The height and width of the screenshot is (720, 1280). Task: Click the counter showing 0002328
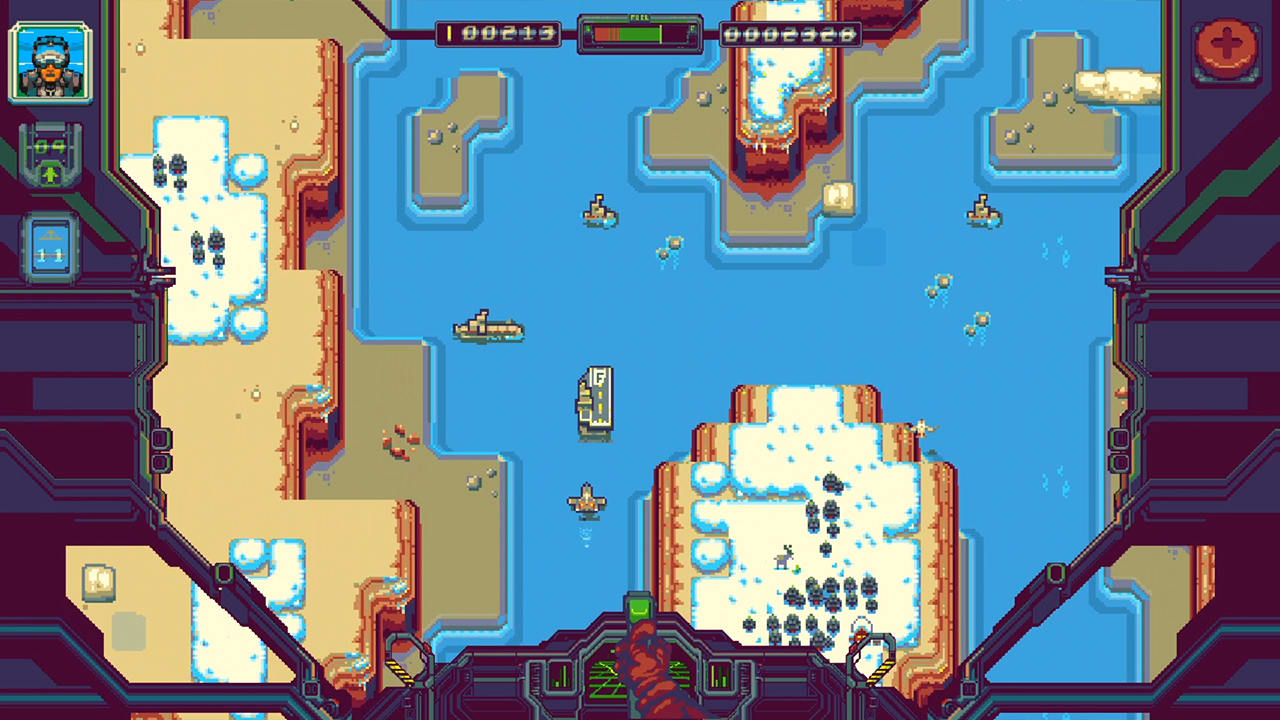coord(790,33)
